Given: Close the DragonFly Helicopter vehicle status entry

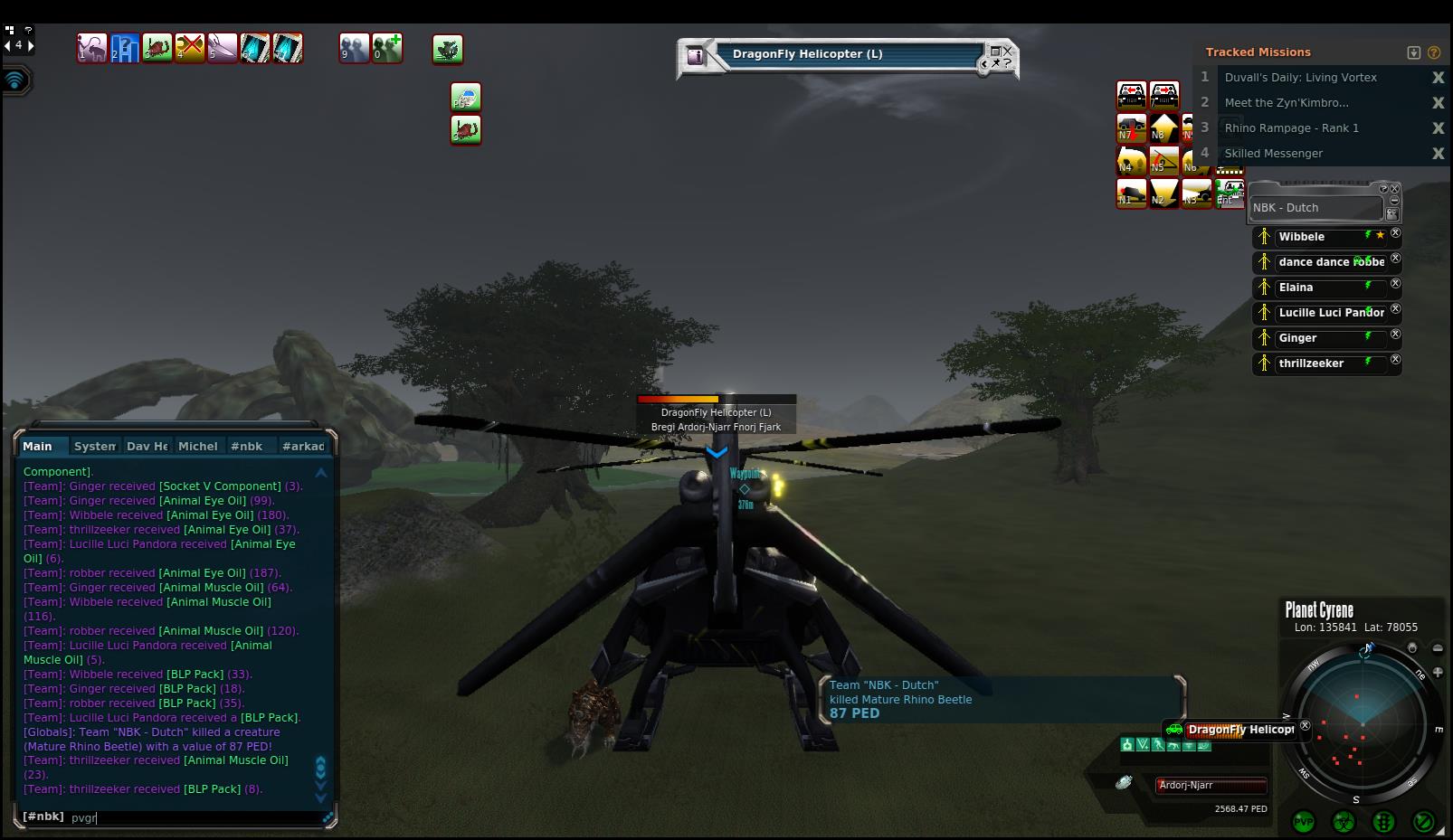Looking at the screenshot, I should pos(1305,725).
